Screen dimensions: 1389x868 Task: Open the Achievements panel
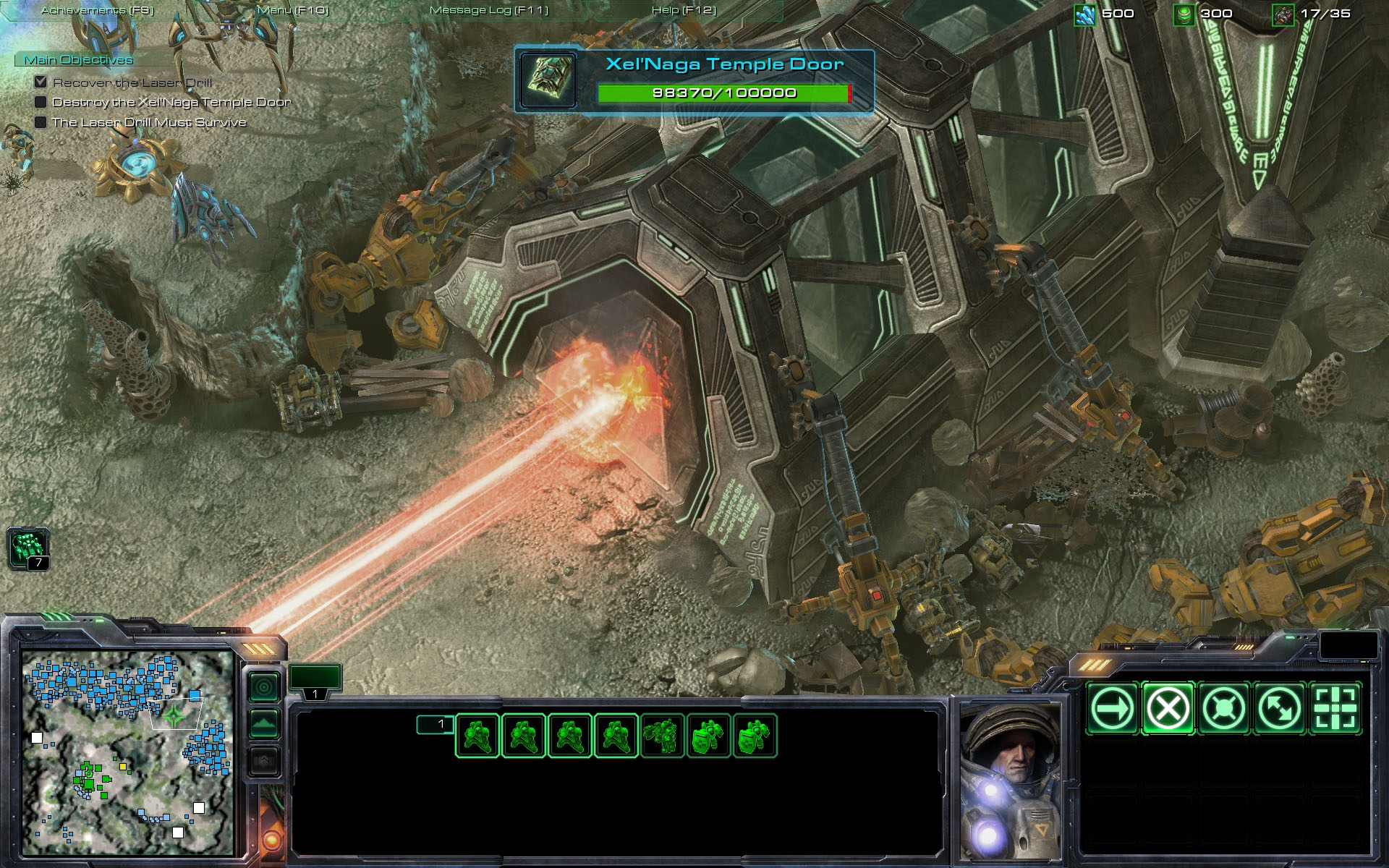coord(97,10)
